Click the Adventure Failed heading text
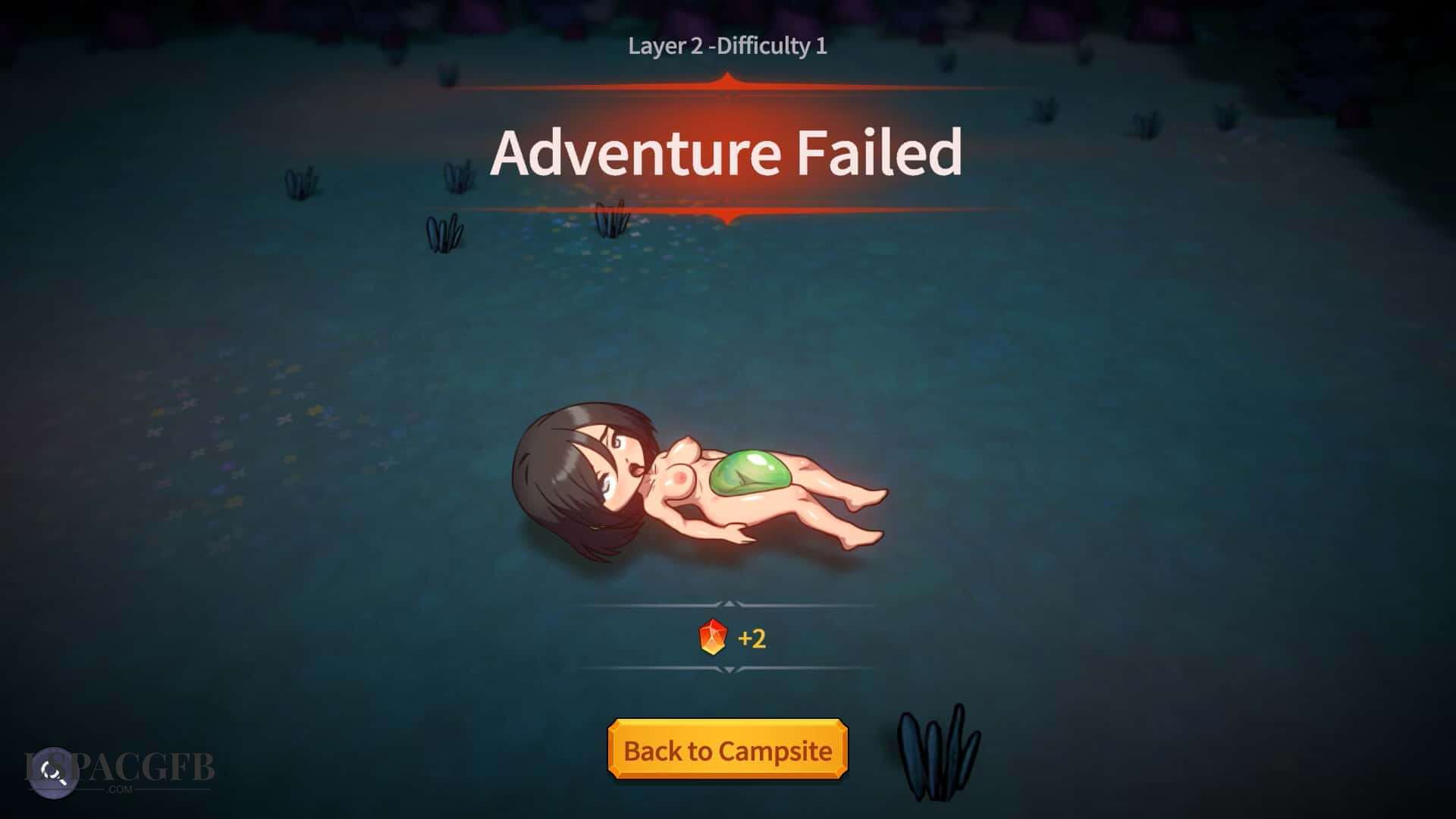The width and height of the screenshot is (1456, 819). (x=728, y=155)
